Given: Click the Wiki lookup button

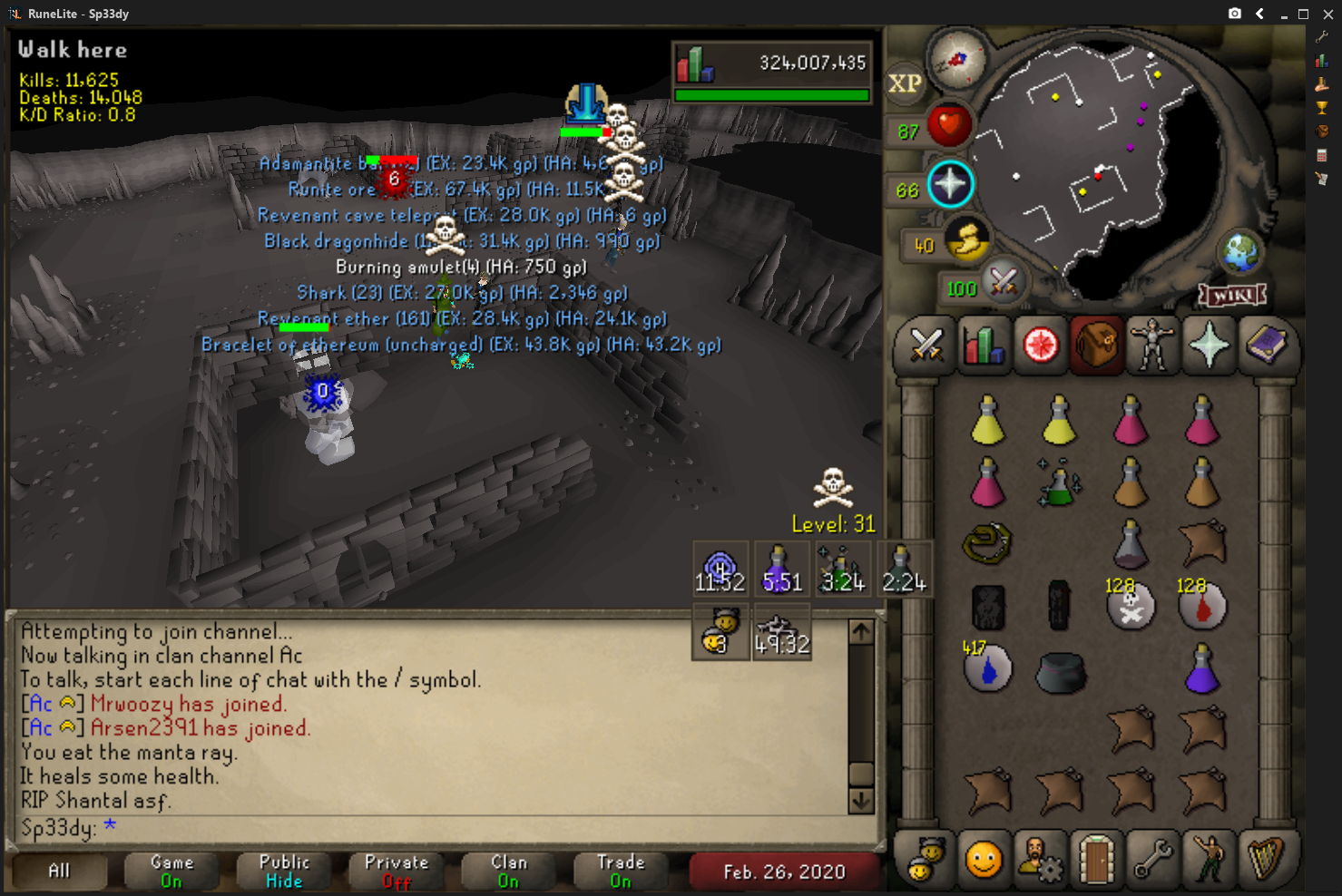Looking at the screenshot, I should (x=1232, y=296).
